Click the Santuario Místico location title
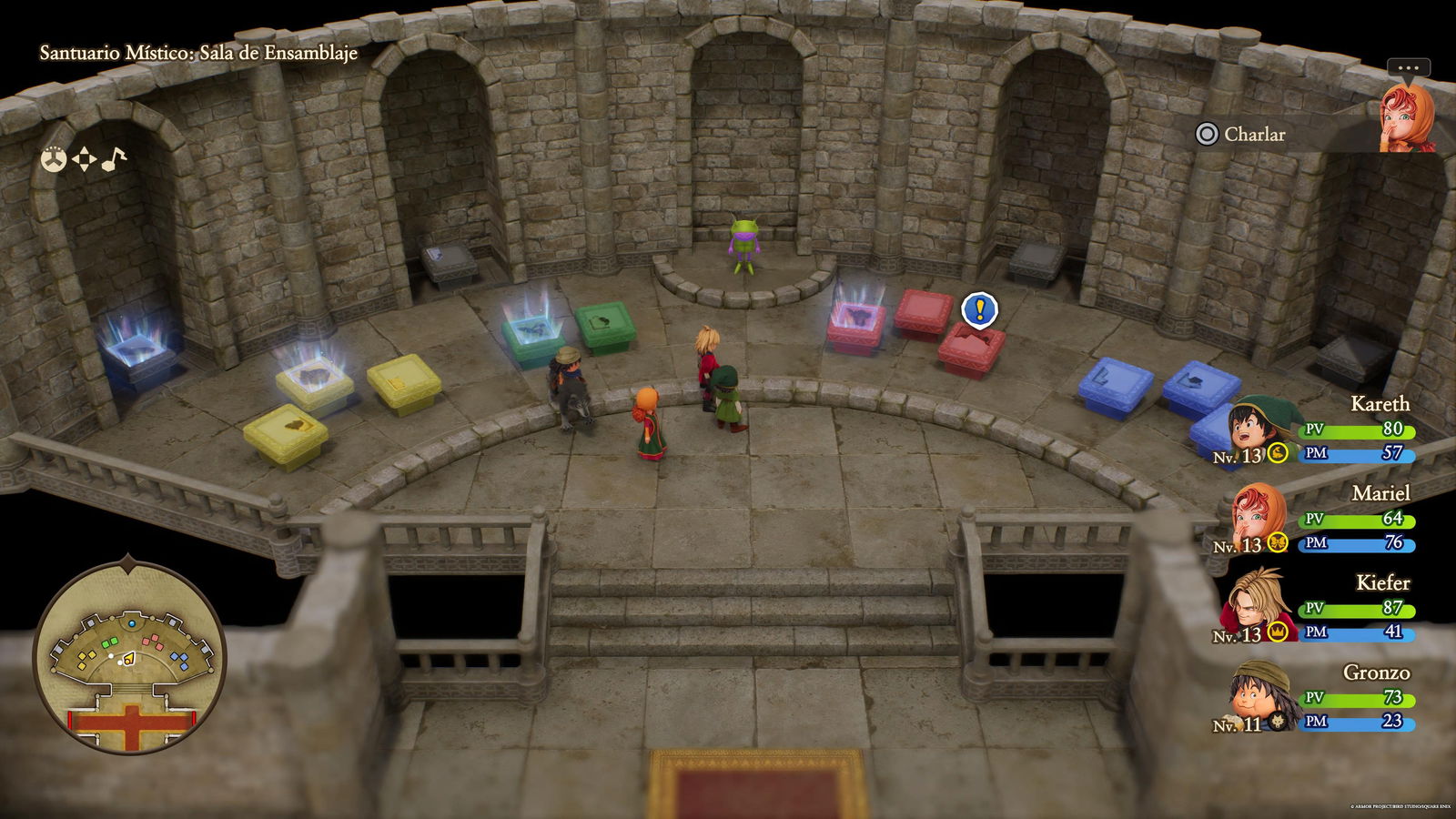 coord(197,54)
